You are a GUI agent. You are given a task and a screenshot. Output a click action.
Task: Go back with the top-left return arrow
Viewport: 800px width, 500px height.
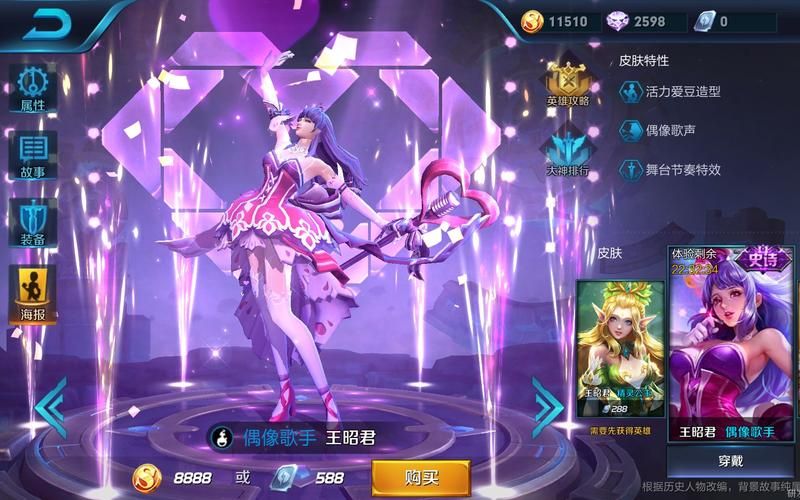46,23
